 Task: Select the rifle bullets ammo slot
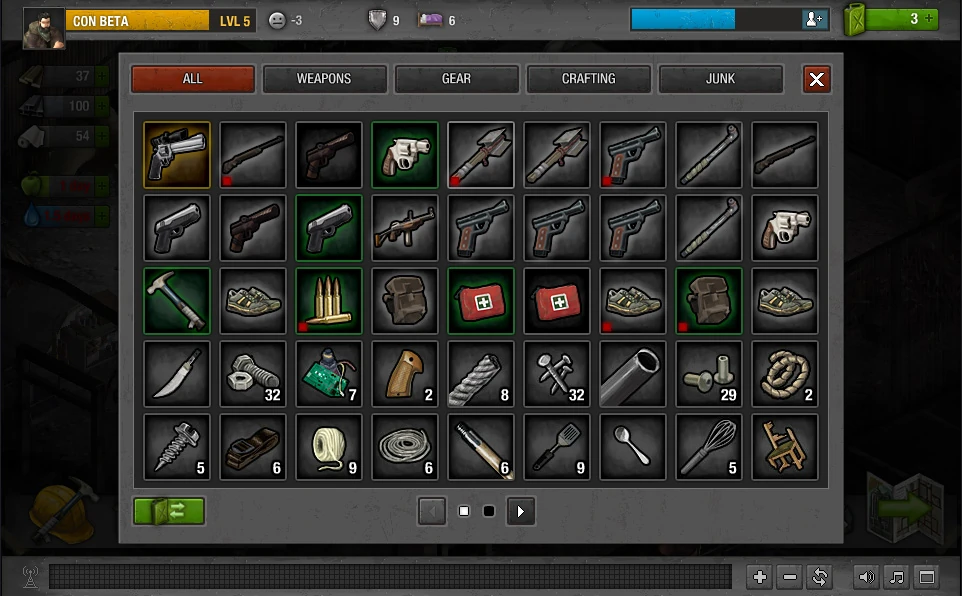tap(329, 301)
